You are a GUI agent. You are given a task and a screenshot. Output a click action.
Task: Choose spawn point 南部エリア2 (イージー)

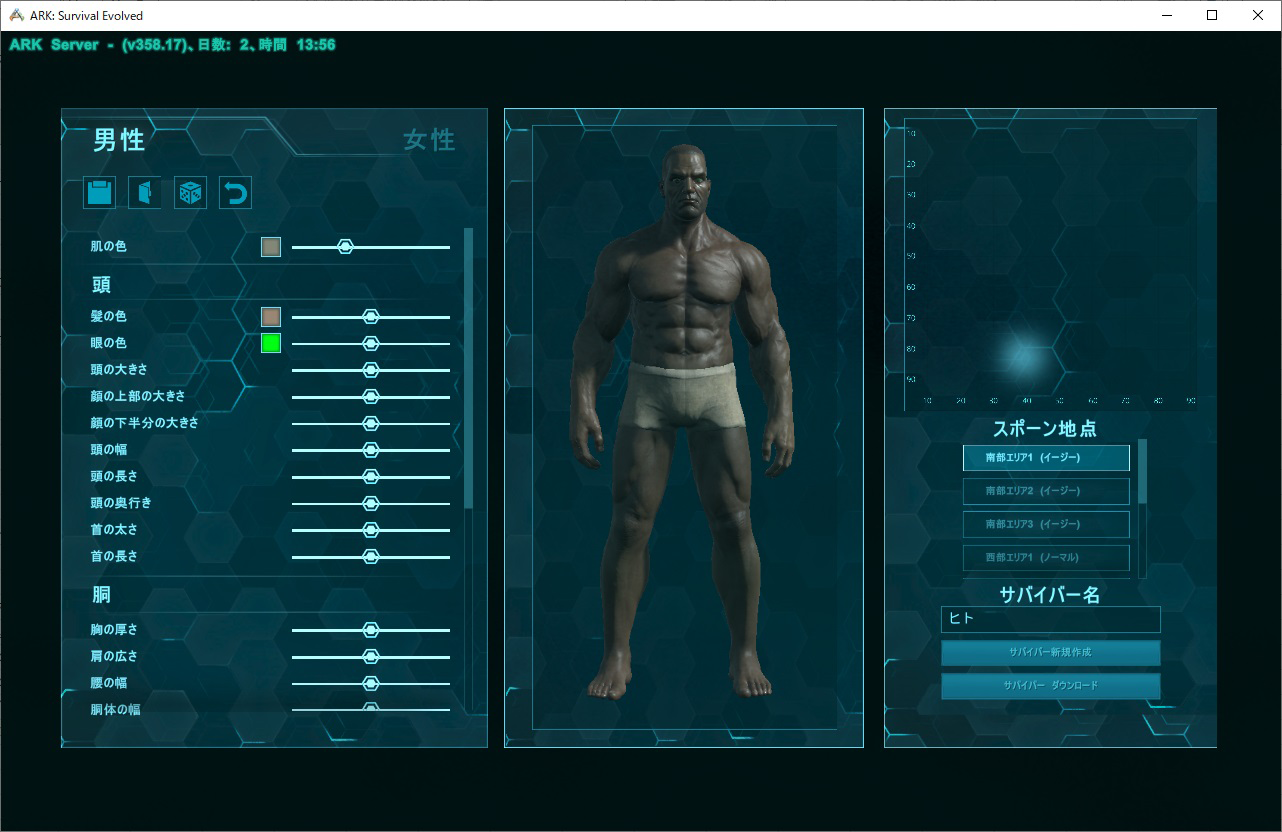[x=1046, y=491]
